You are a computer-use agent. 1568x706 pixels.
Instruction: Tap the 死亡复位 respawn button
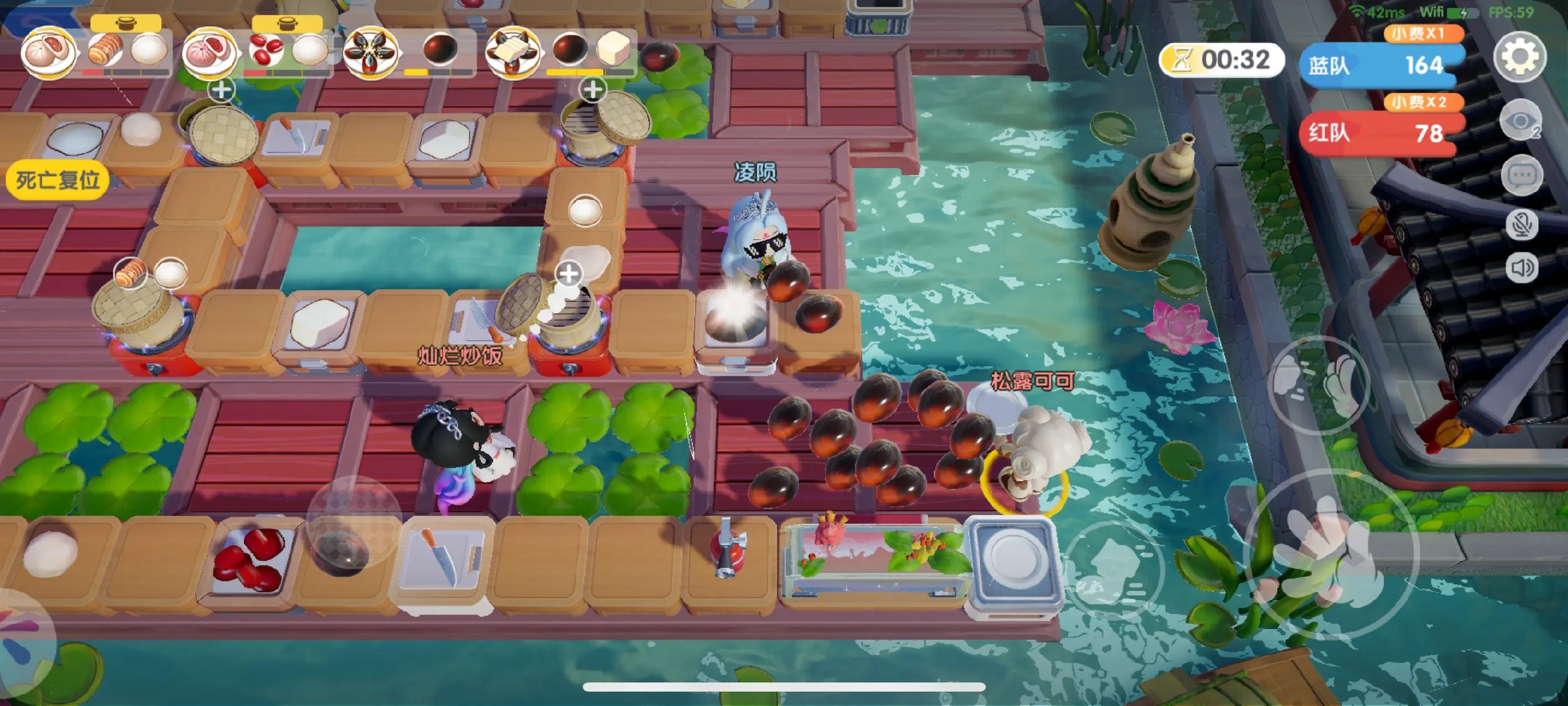(x=57, y=180)
